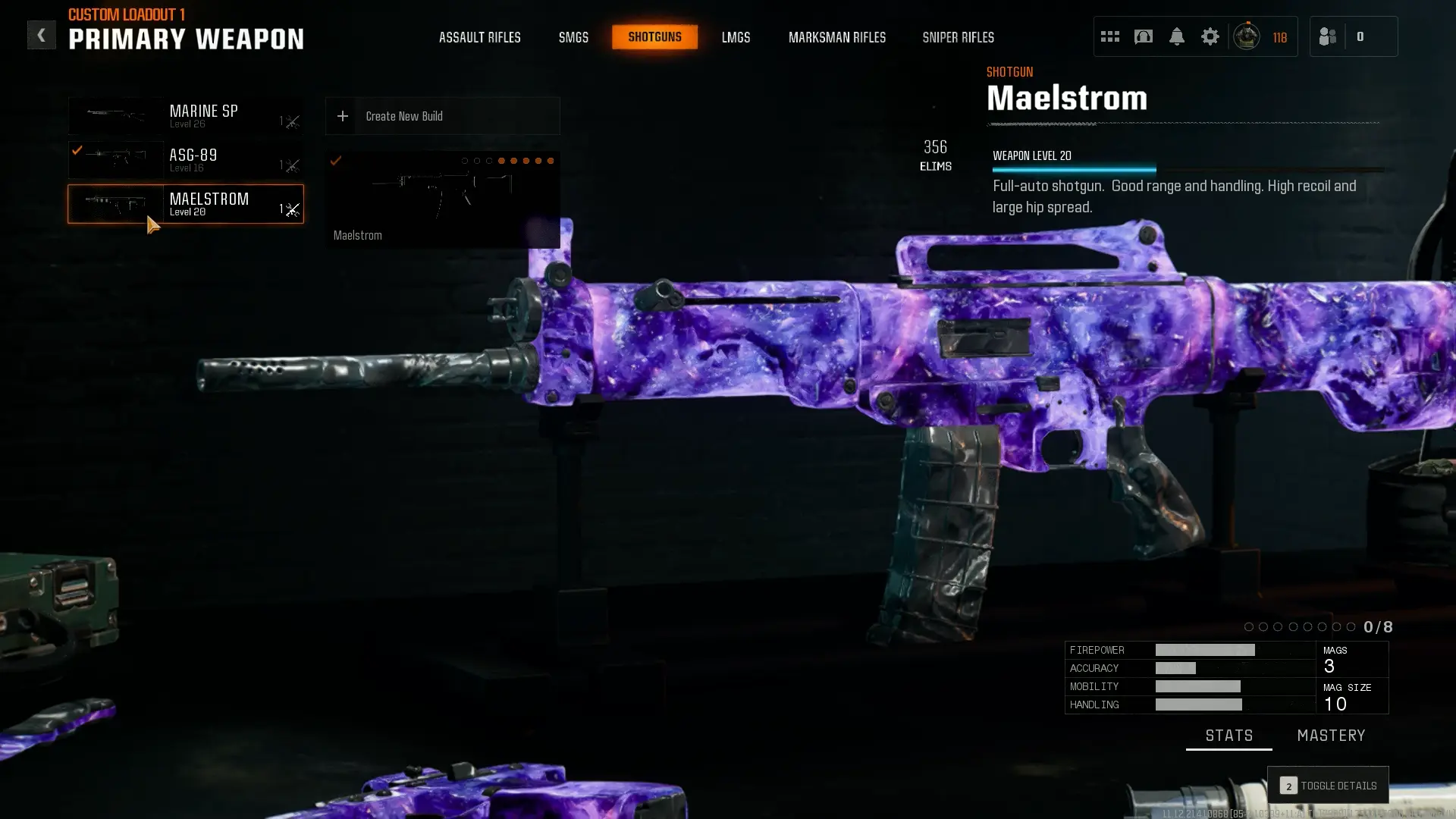
Task: Open settings via gear icon
Action: click(1210, 36)
